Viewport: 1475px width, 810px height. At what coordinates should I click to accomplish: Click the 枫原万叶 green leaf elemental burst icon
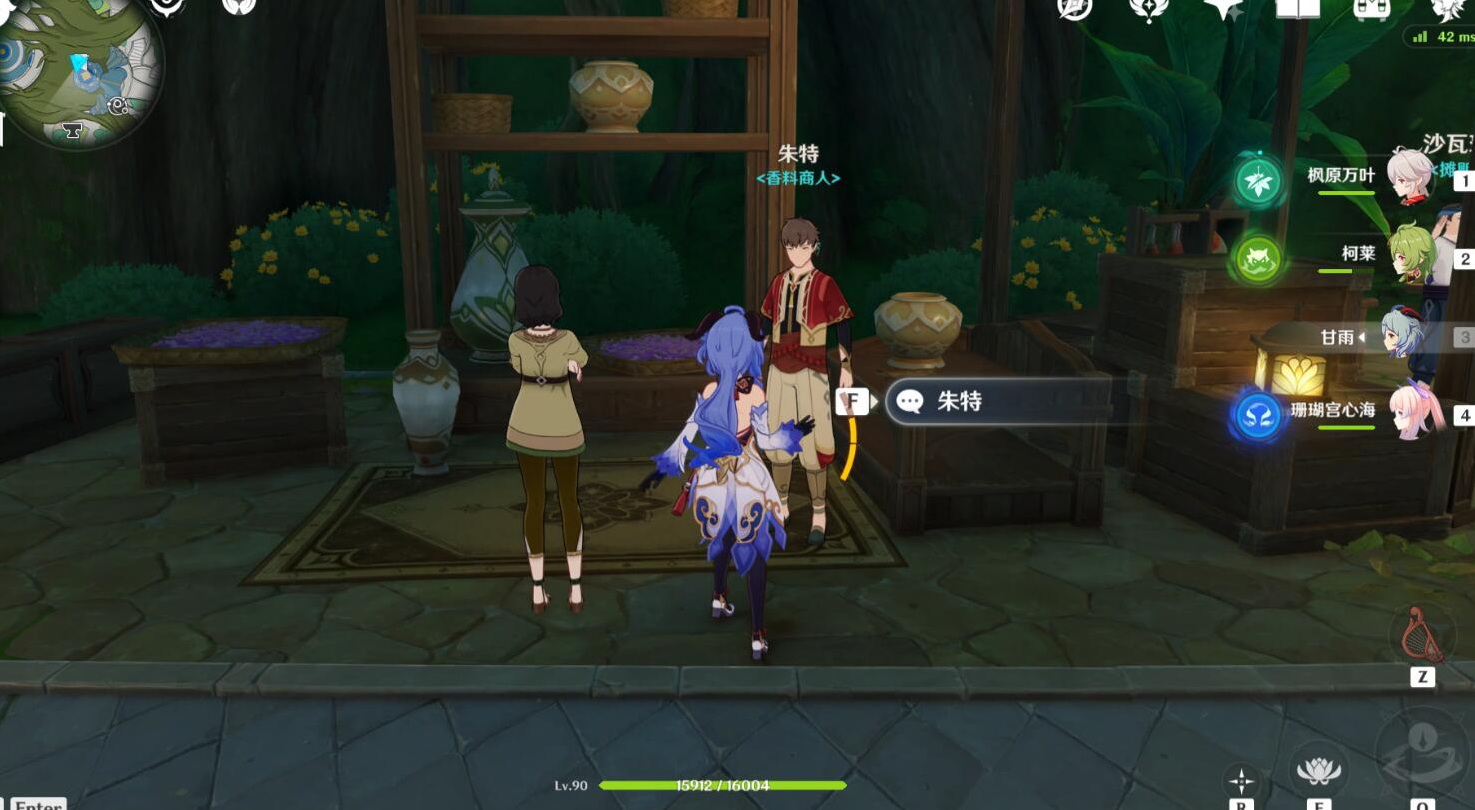pyautogui.click(x=1257, y=182)
